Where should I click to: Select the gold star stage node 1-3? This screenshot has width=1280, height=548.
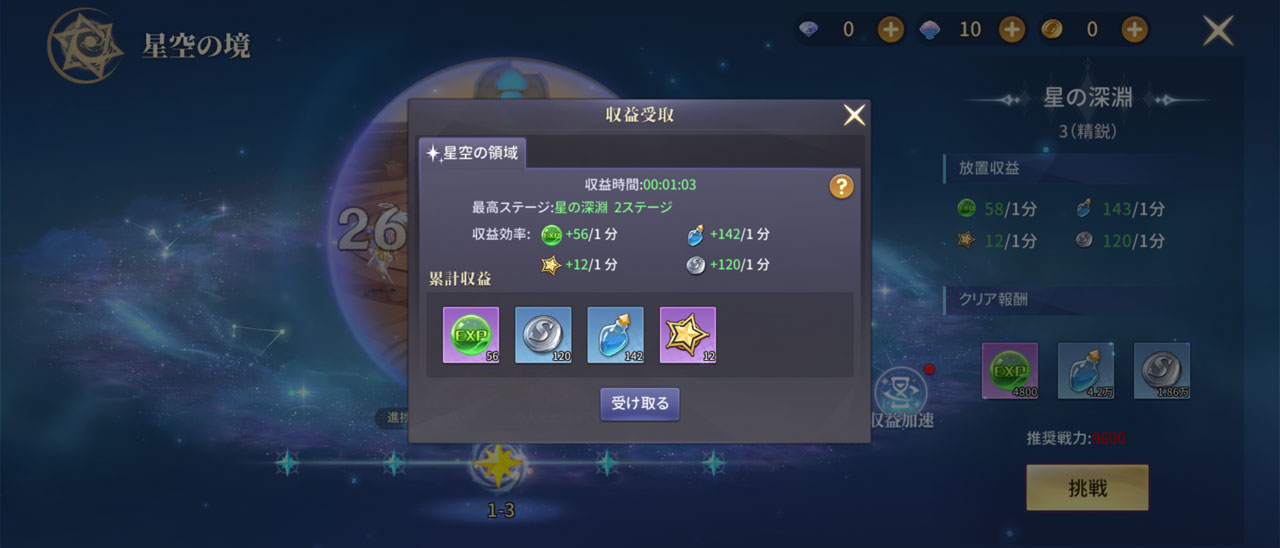click(499, 465)
